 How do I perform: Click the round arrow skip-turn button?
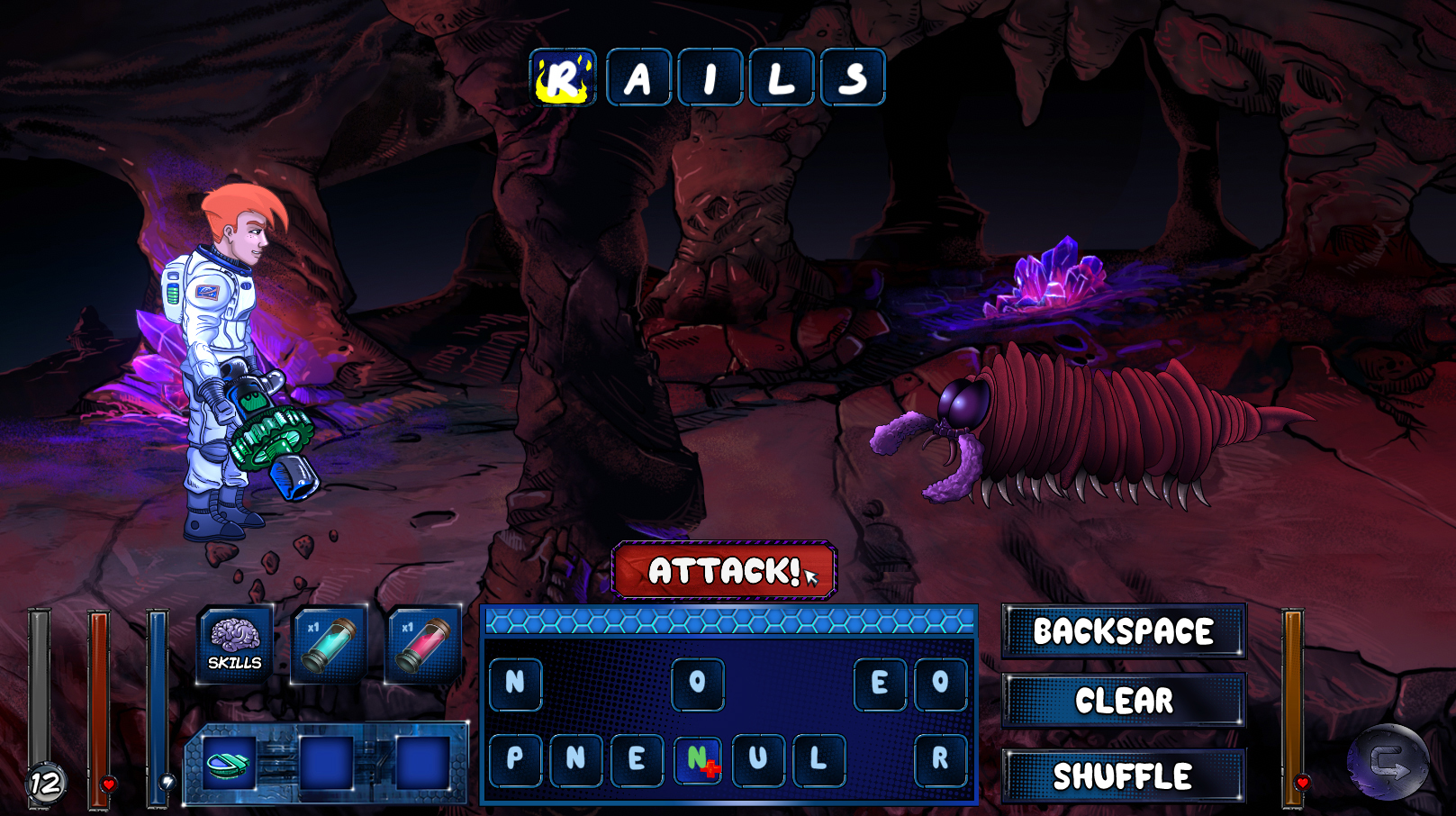tap(1388, 763)
